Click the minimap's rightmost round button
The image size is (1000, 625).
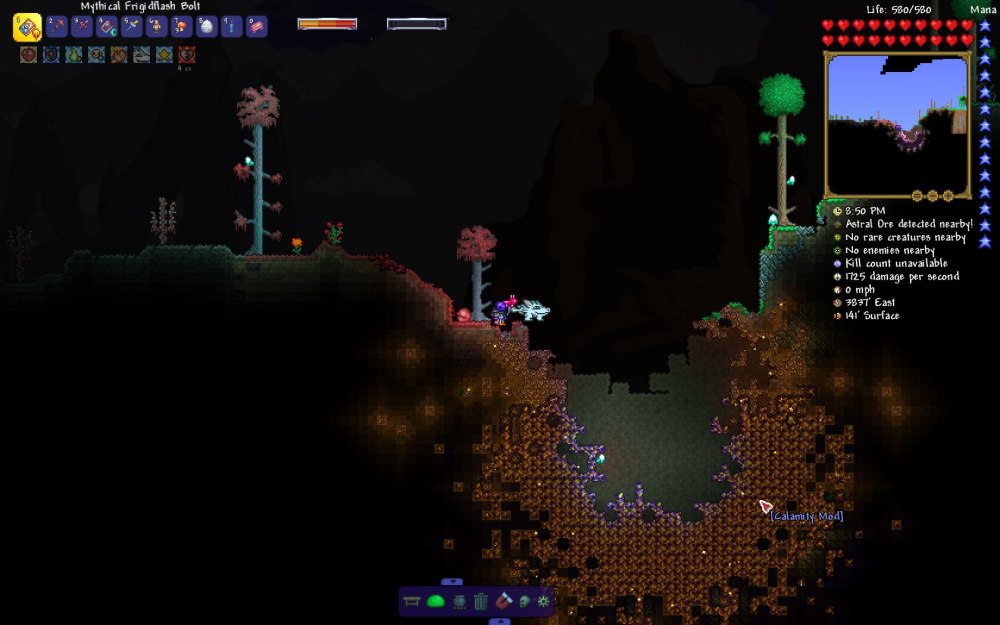coord(946,195)
